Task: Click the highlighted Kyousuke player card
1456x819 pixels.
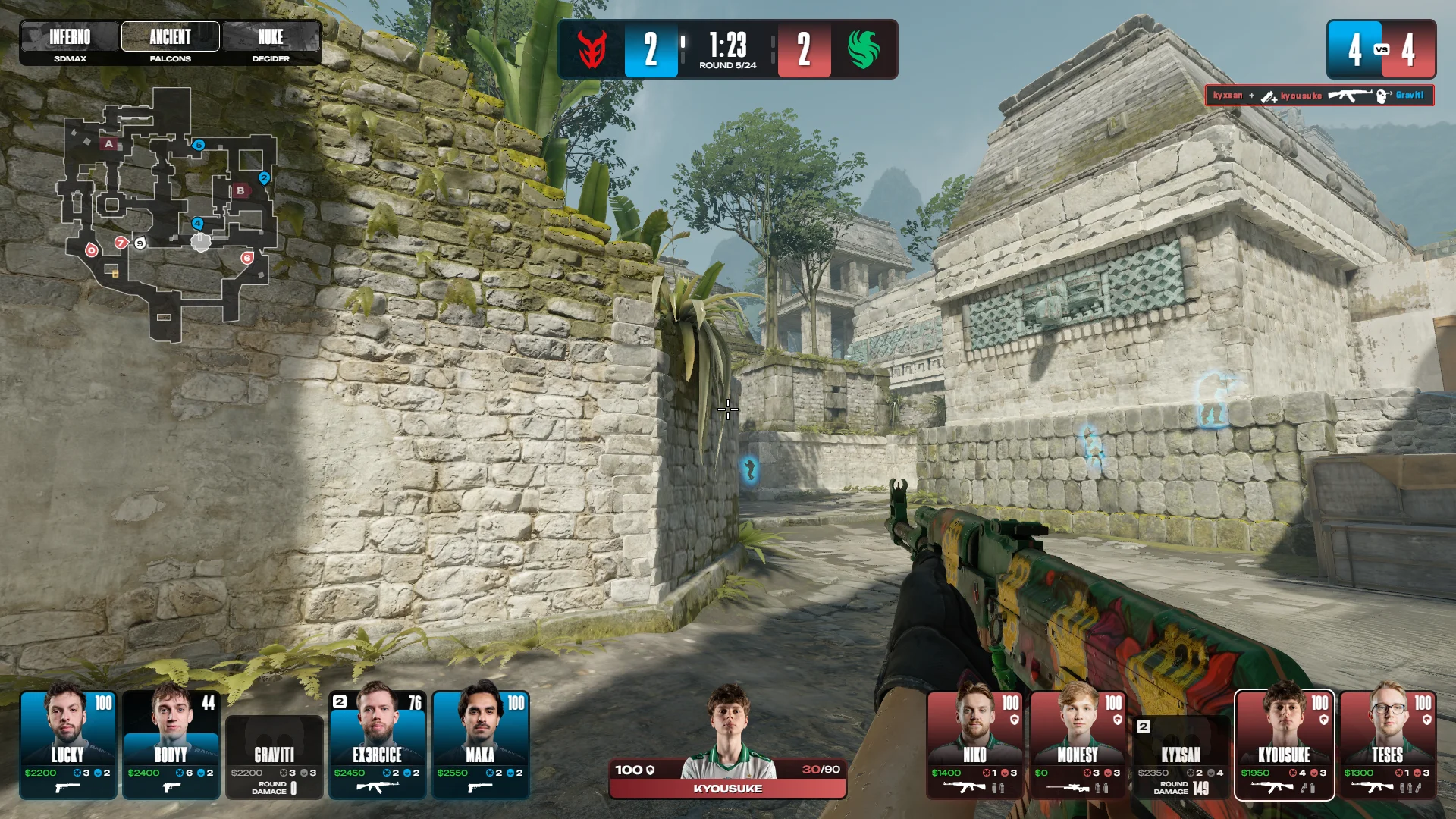Action: pyautogui.click(x=1285, y=745)
